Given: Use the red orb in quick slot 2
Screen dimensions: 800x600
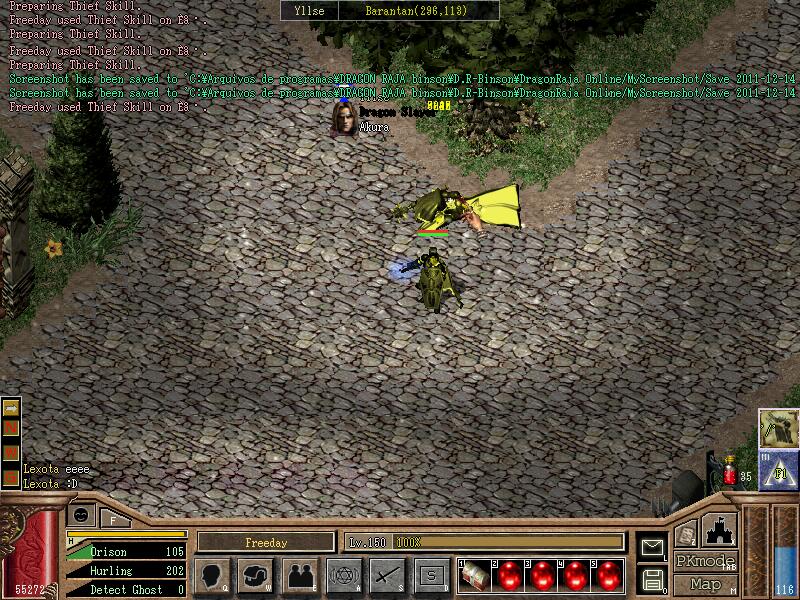Looking at the screenshot, I should pos(509,575).
